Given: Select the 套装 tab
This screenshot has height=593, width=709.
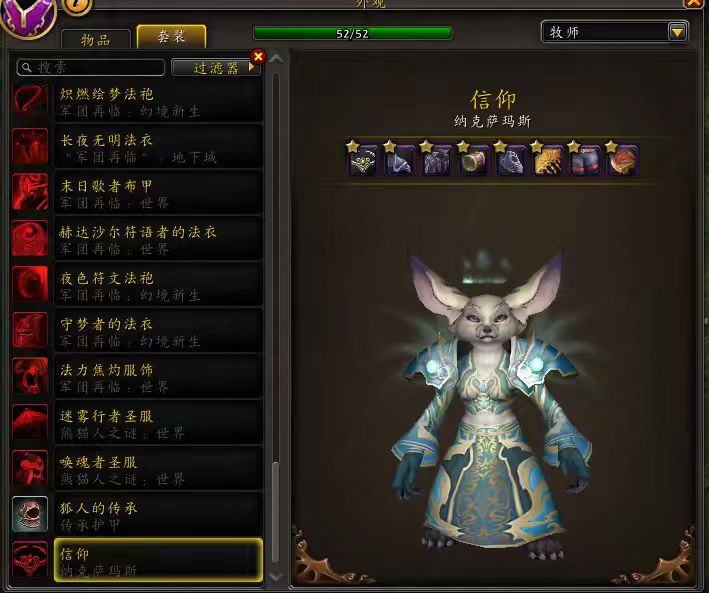Looking at the screenshot, I should click(171, 37).
